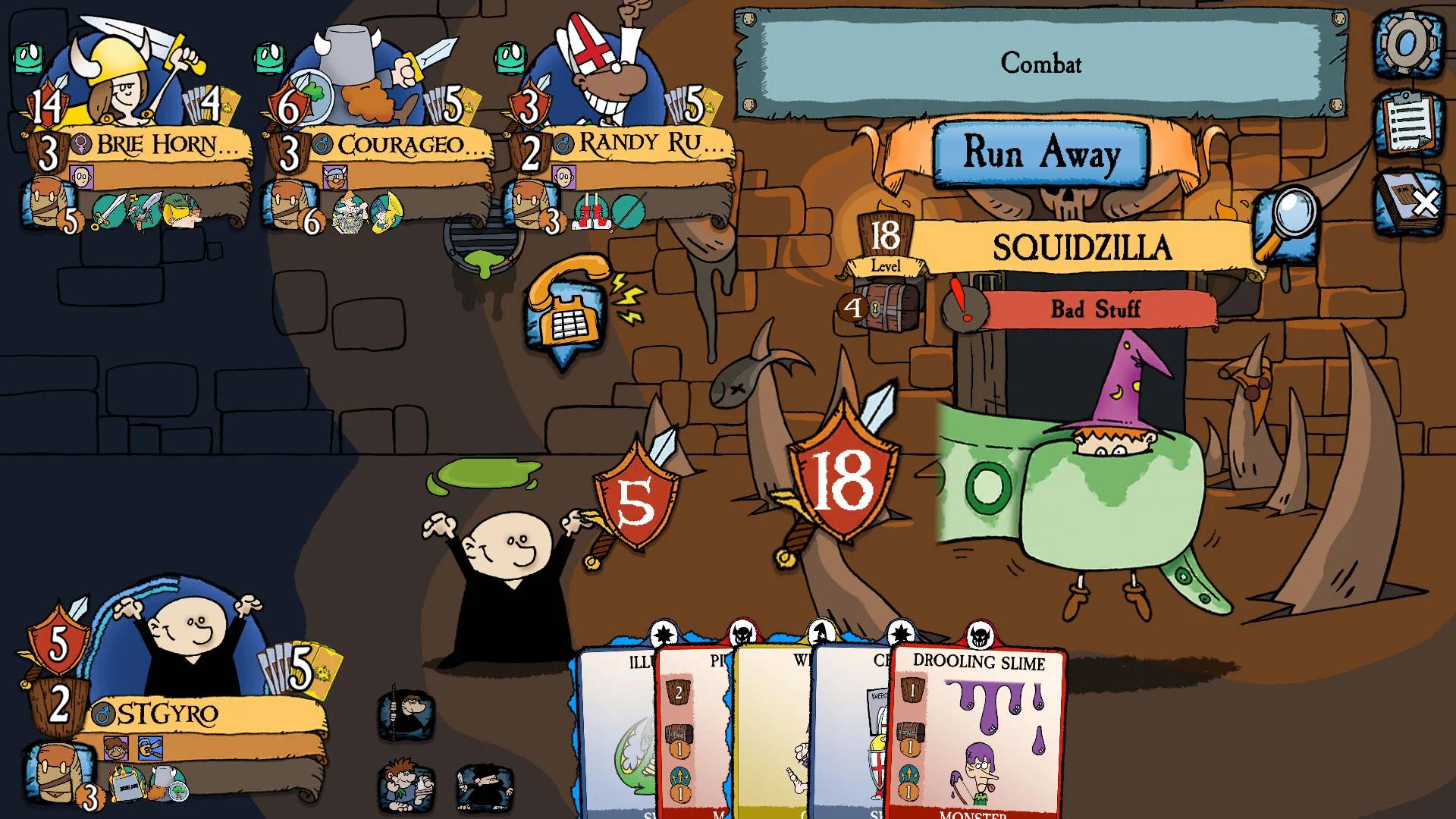Open the clipboard log icon
Viewport: 1456px width, 819px height.
1407,121
